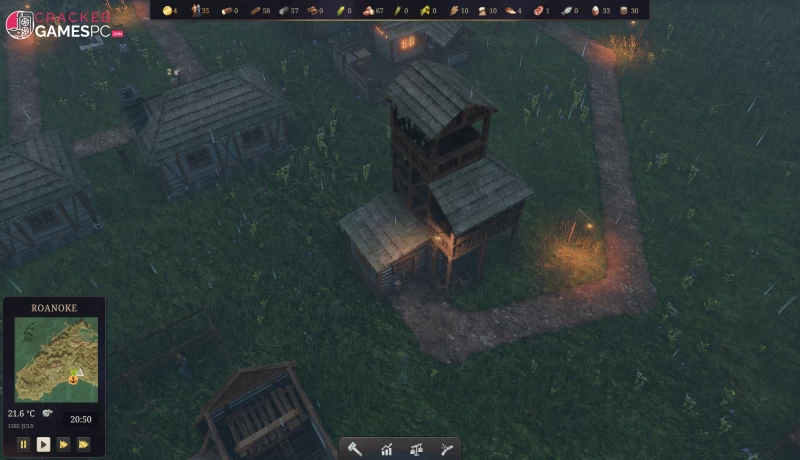The width and height of the screenshot is (800, 460).
Task: Click the raw meat resource icon
Action: (539, 10)
